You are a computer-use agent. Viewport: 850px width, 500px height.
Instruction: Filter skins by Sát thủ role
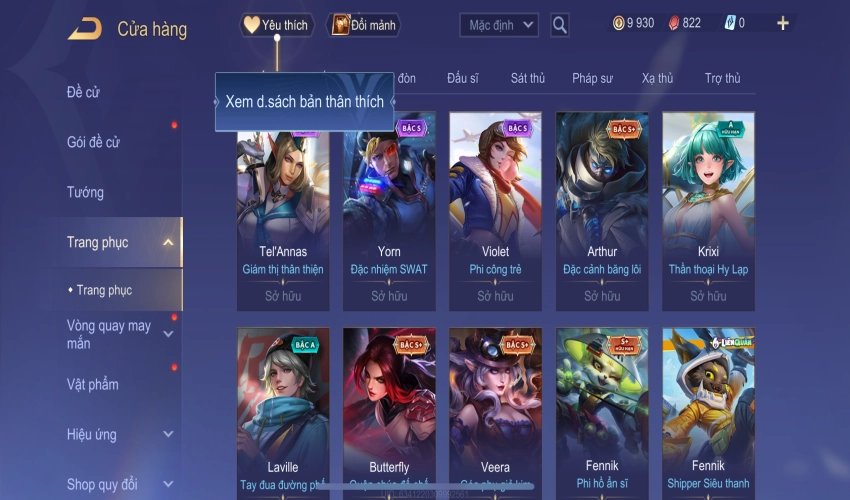pyautogui.click(x=527, y=78)
